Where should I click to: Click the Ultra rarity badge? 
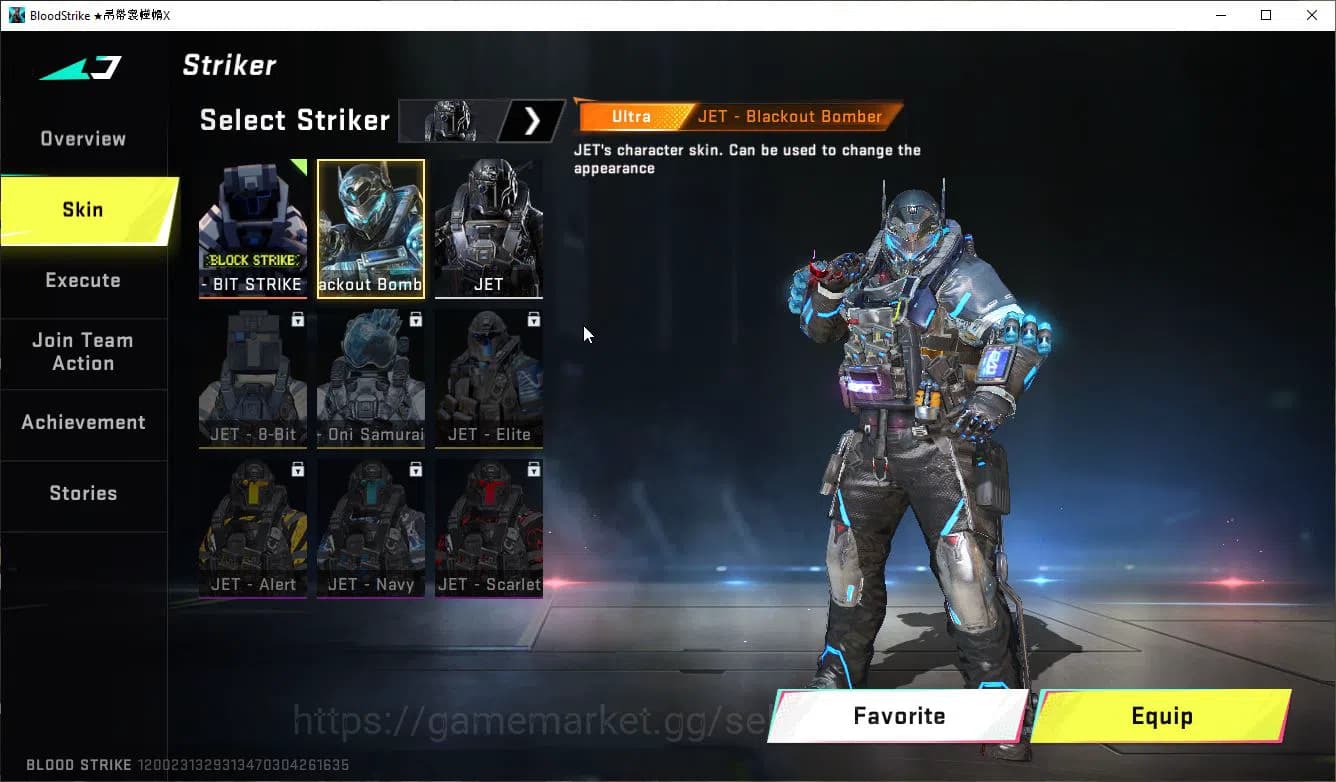(x=631, y=116)
